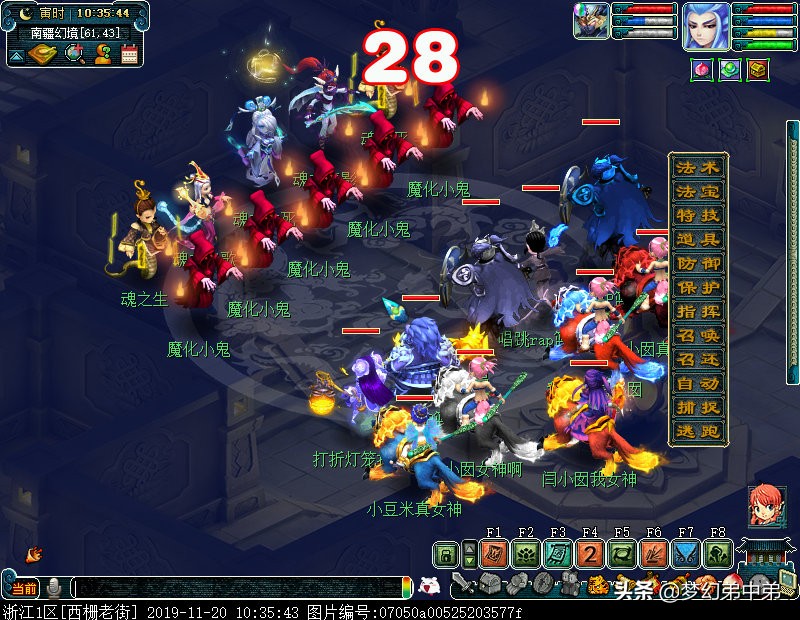
Task: Click the blue-haired player portrait
Action: (x=706, y=26)
